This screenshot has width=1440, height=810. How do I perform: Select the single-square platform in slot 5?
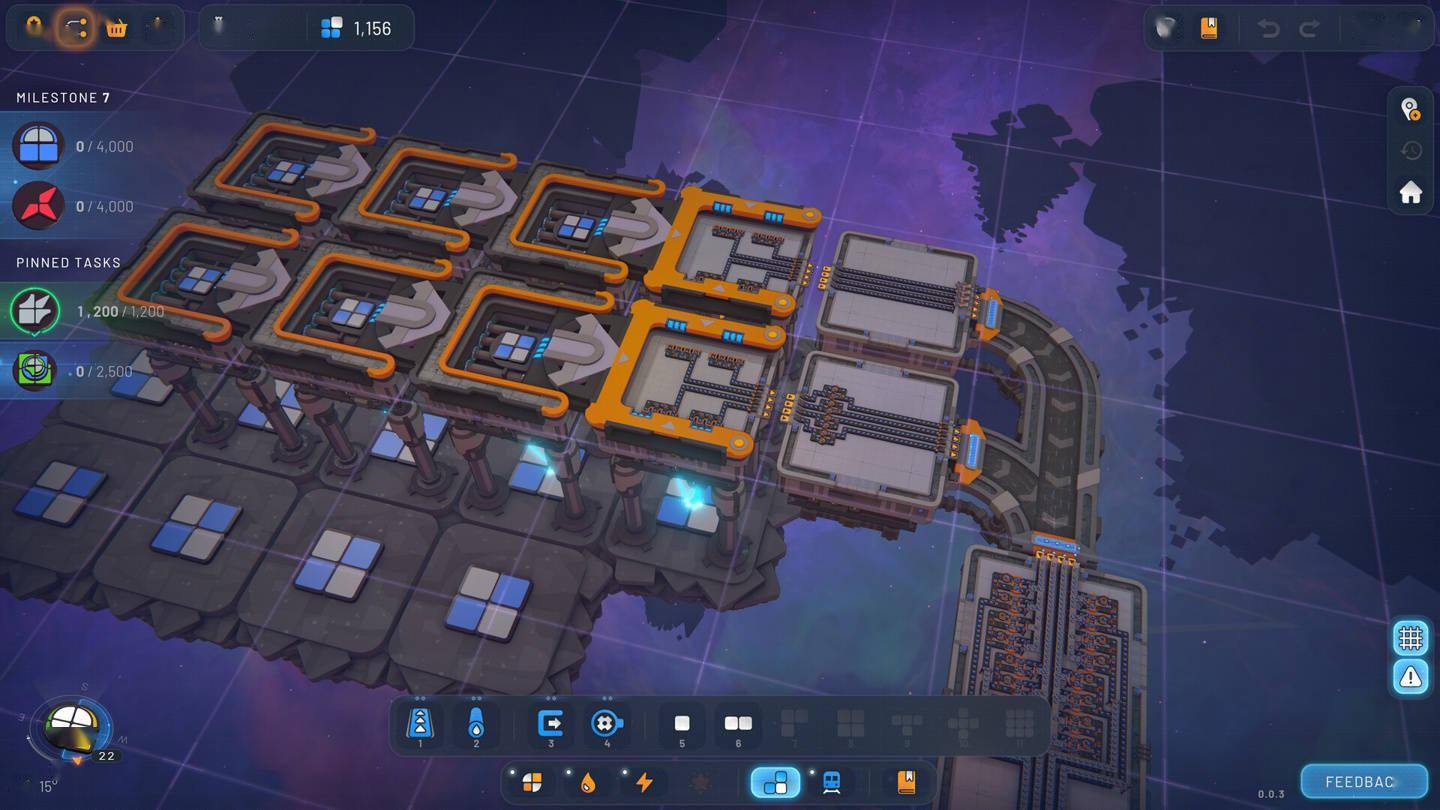(x=682, y=723)
